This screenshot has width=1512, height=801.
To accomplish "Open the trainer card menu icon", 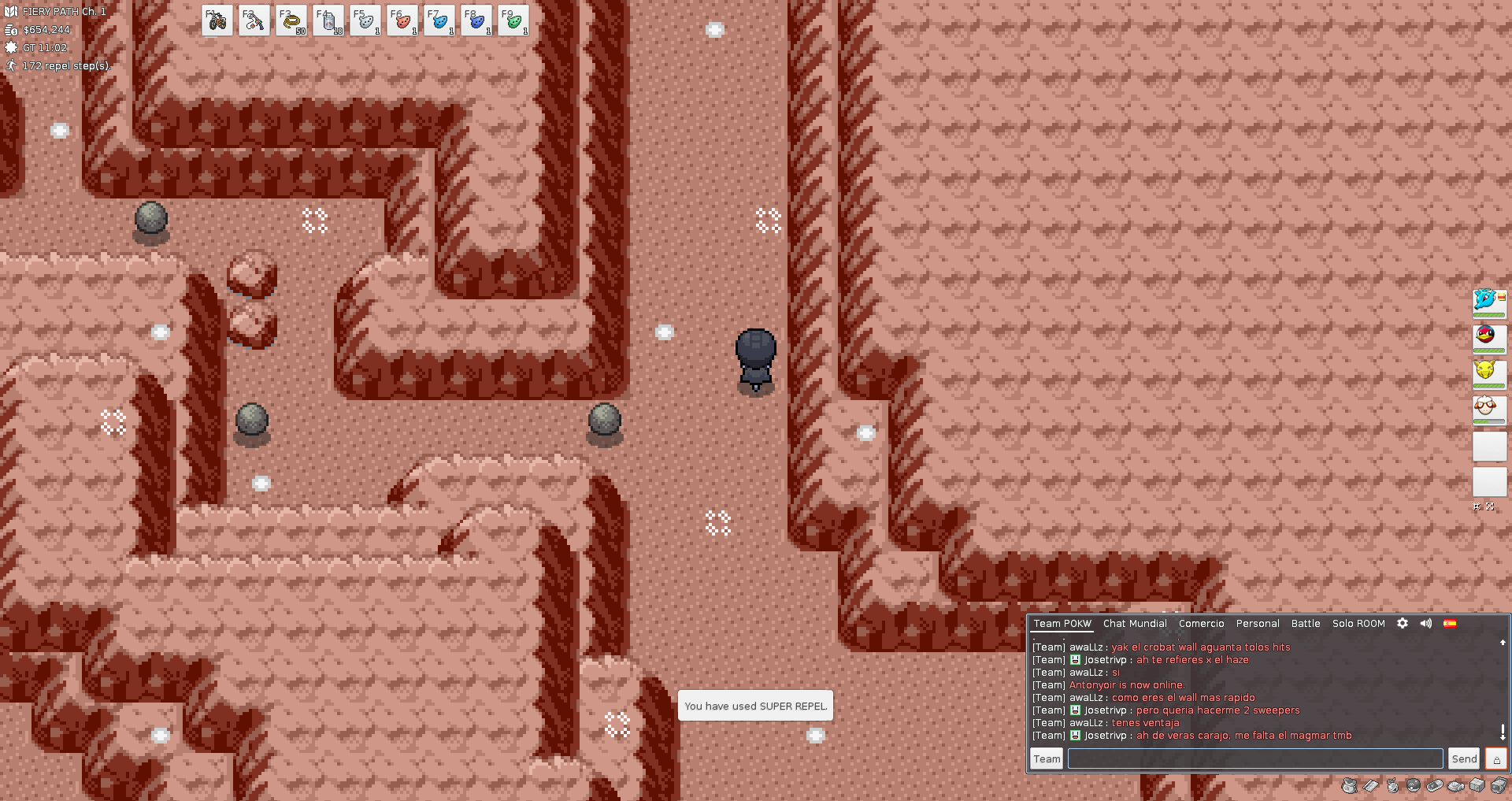I will point(1371,785).
